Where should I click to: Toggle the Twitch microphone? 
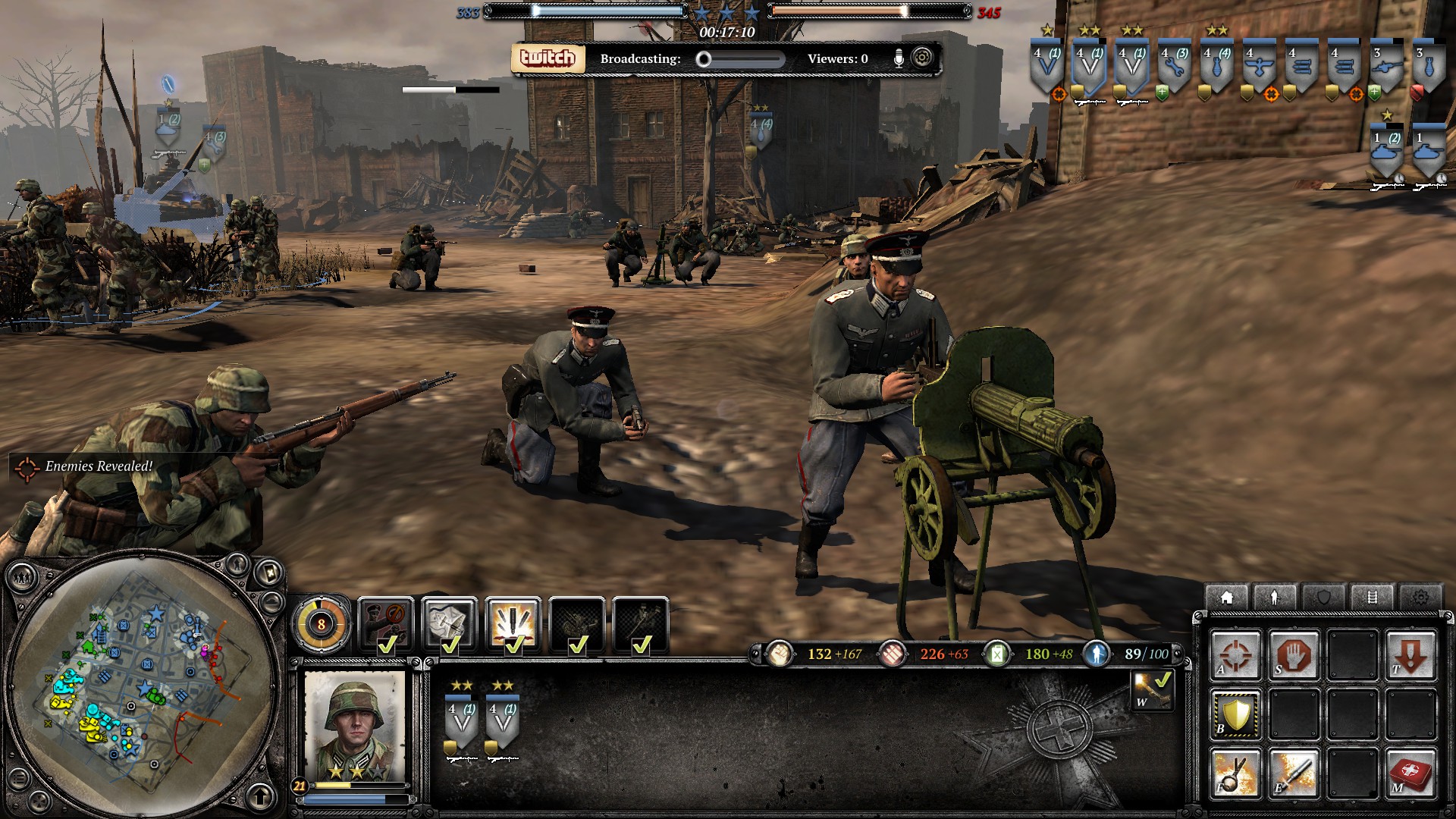pyautogui.click(x=899, y=58)
